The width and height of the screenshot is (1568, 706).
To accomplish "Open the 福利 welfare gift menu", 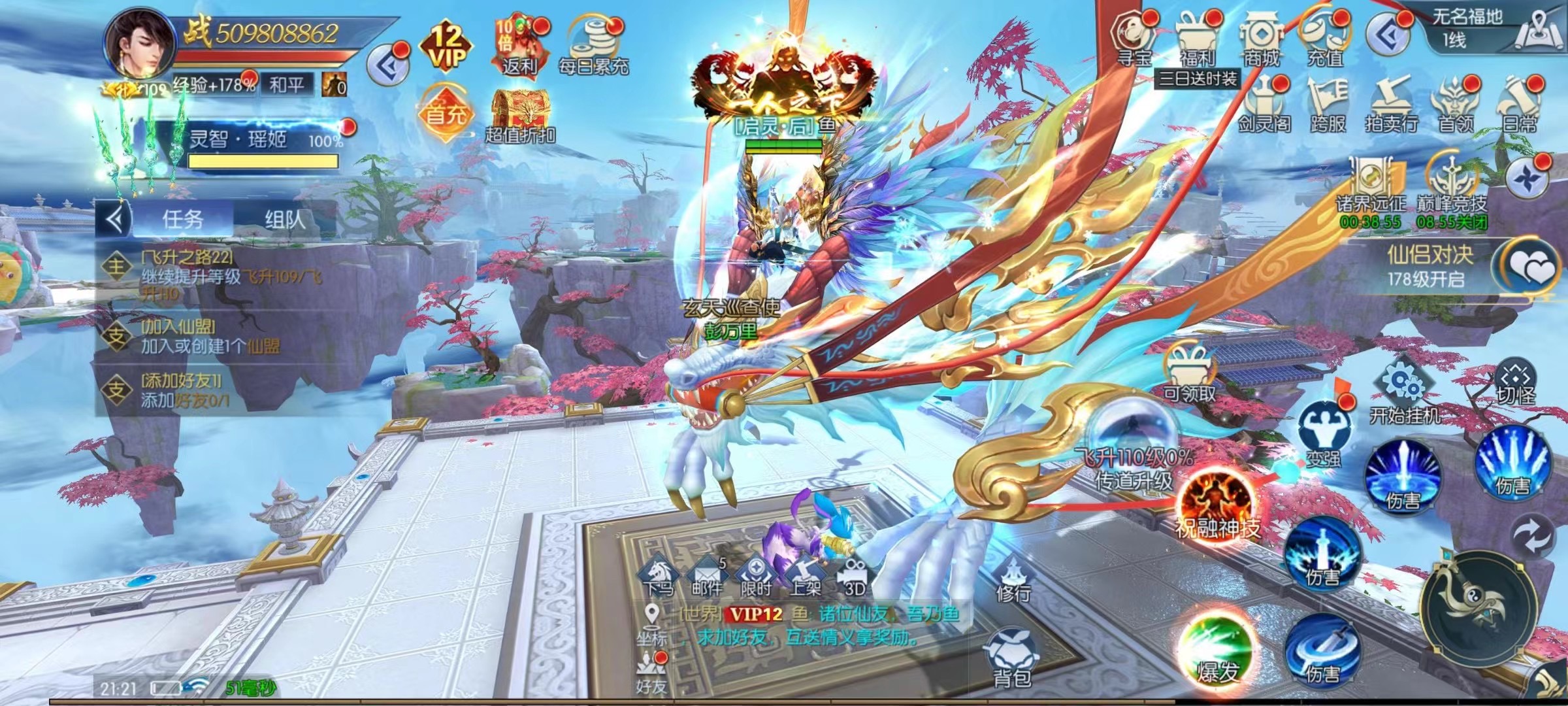I will coord(1197,38).
